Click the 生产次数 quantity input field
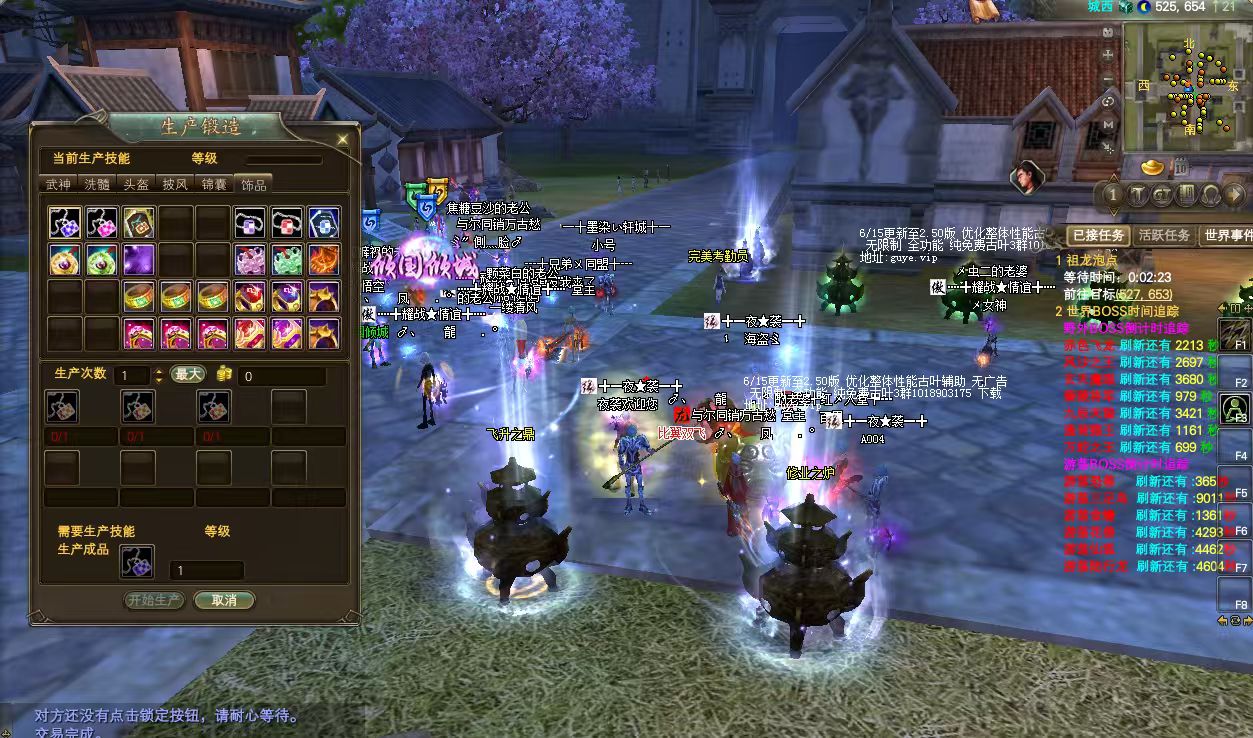 tap(130, 376)
